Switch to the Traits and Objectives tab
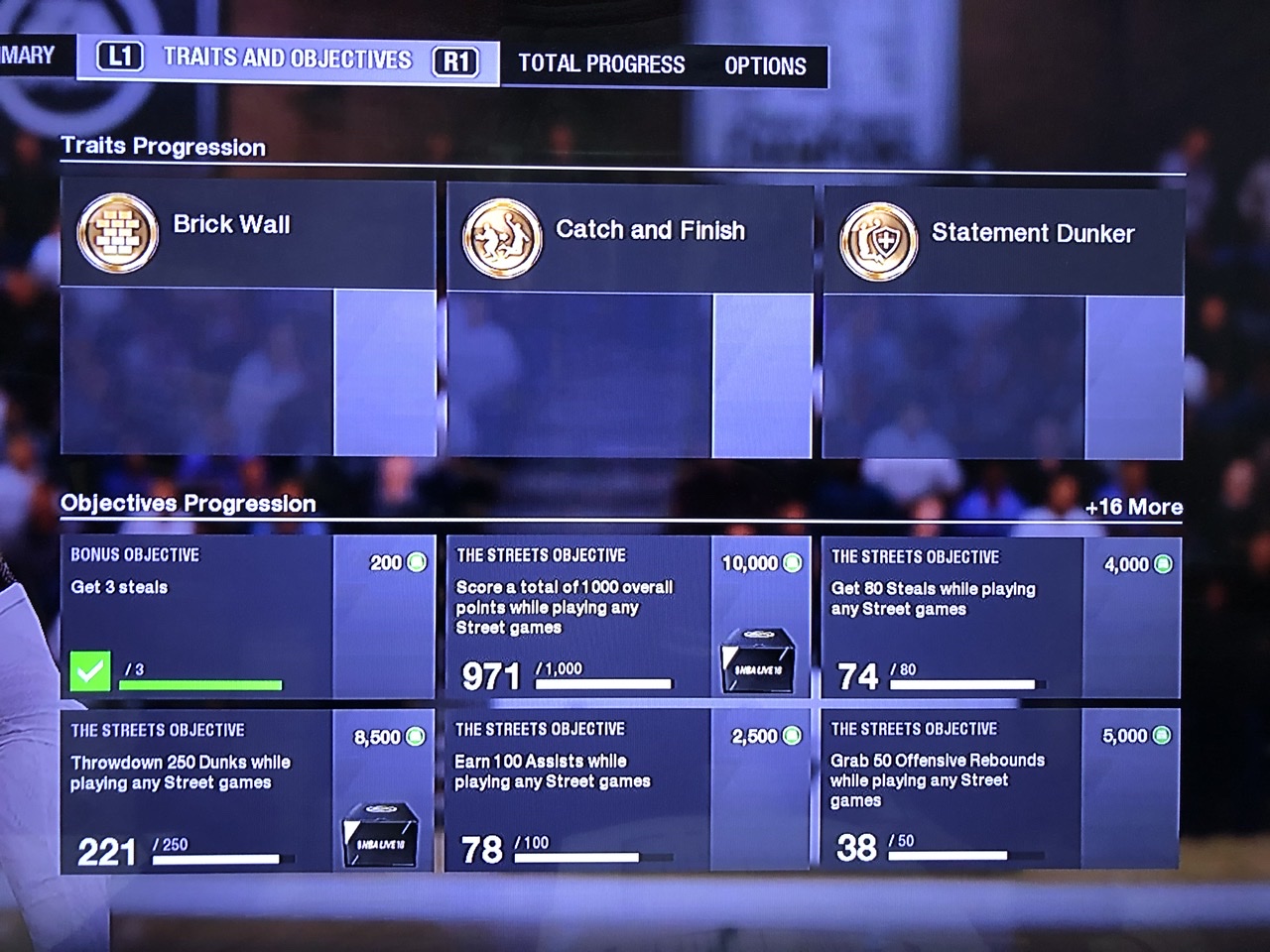1270x952 pixels. pyautogui.click(x=287, y=59)
